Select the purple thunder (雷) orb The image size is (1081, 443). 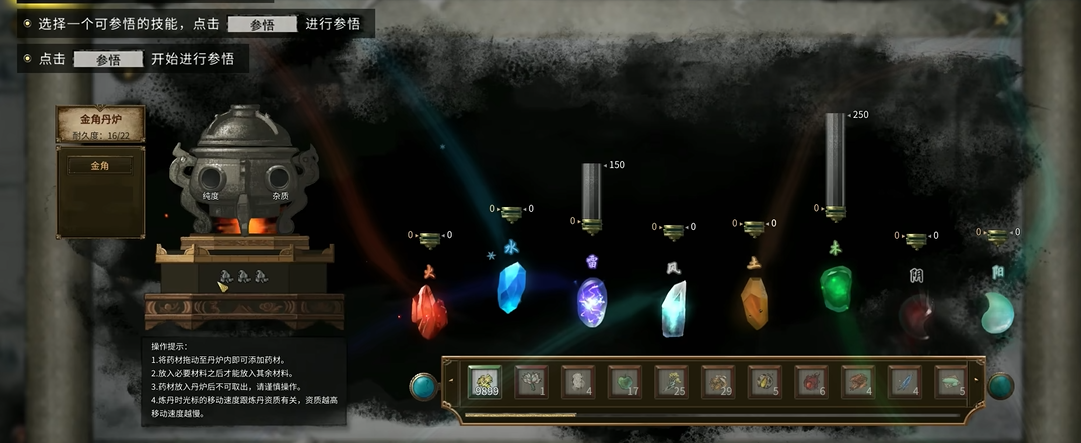pos(591,302)
